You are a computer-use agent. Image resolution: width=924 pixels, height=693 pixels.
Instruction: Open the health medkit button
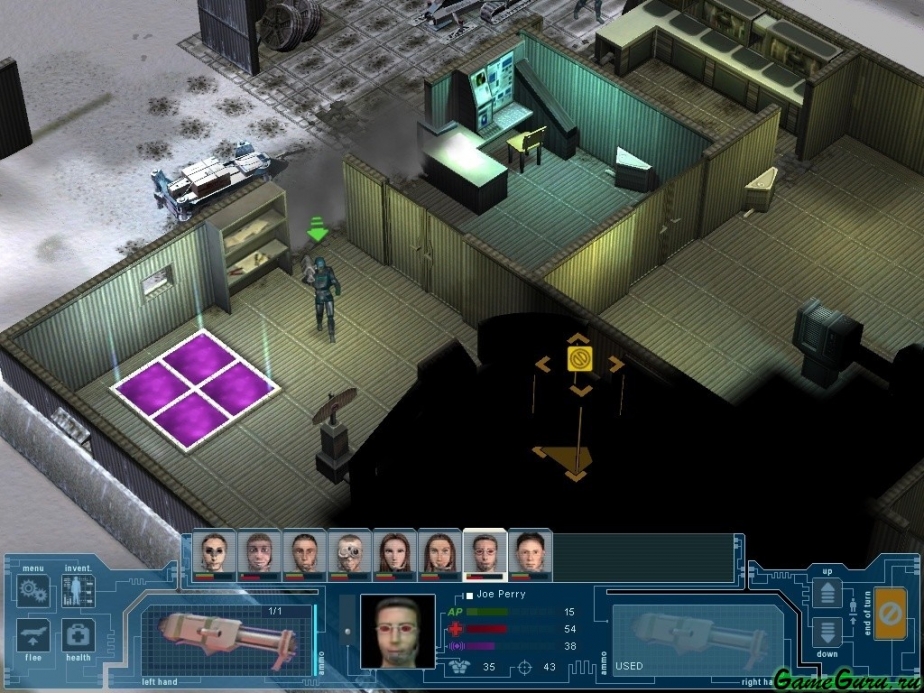pos(77,635)
